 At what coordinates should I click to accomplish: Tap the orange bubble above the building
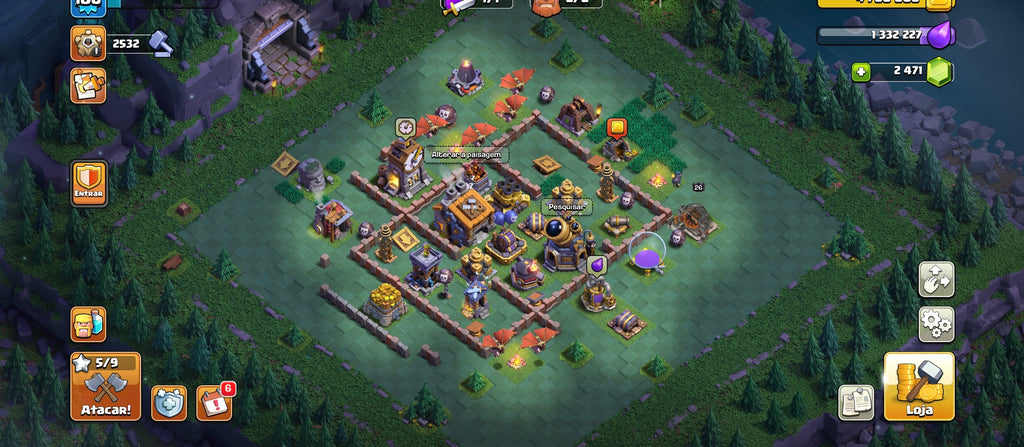[x=616, y=127]
